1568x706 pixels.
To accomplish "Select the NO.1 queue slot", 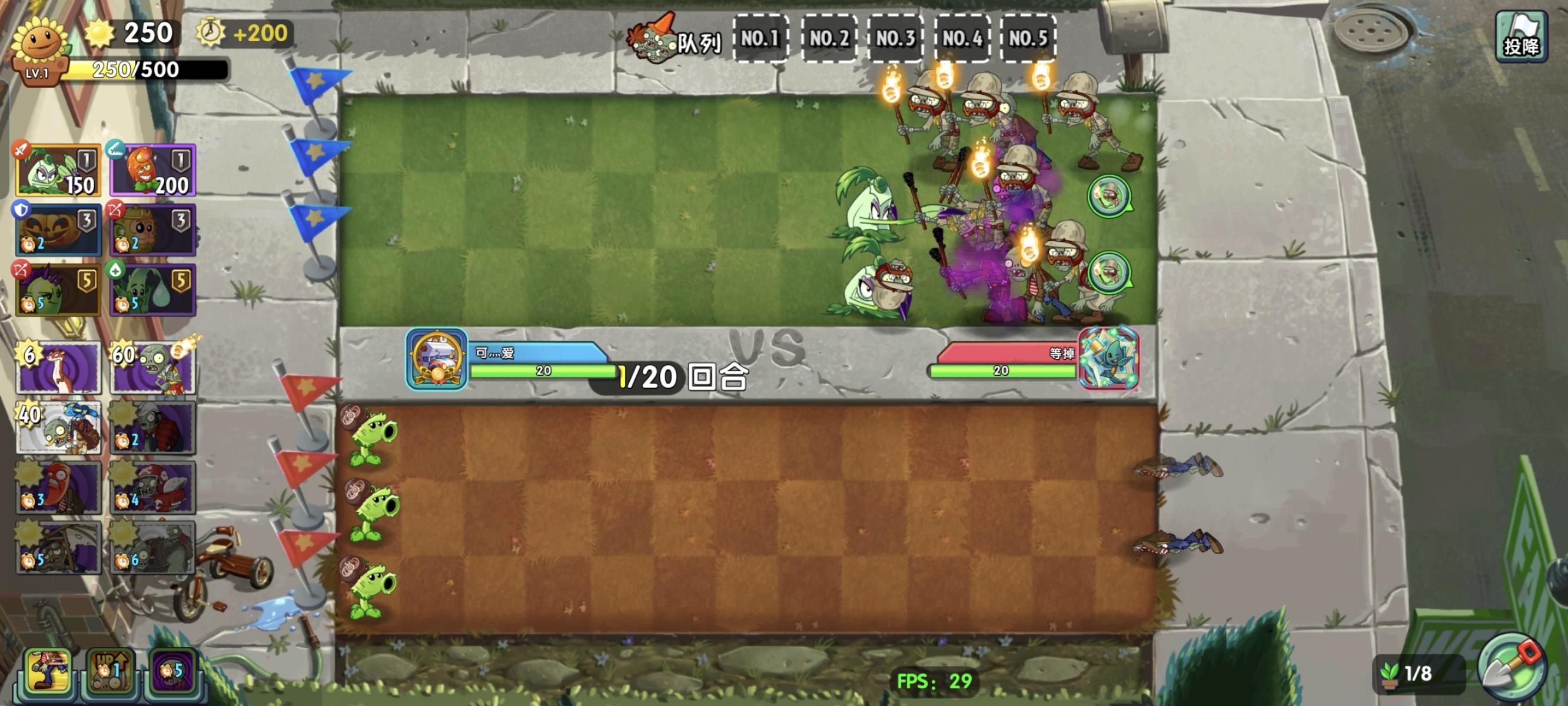I will (761, 38).
